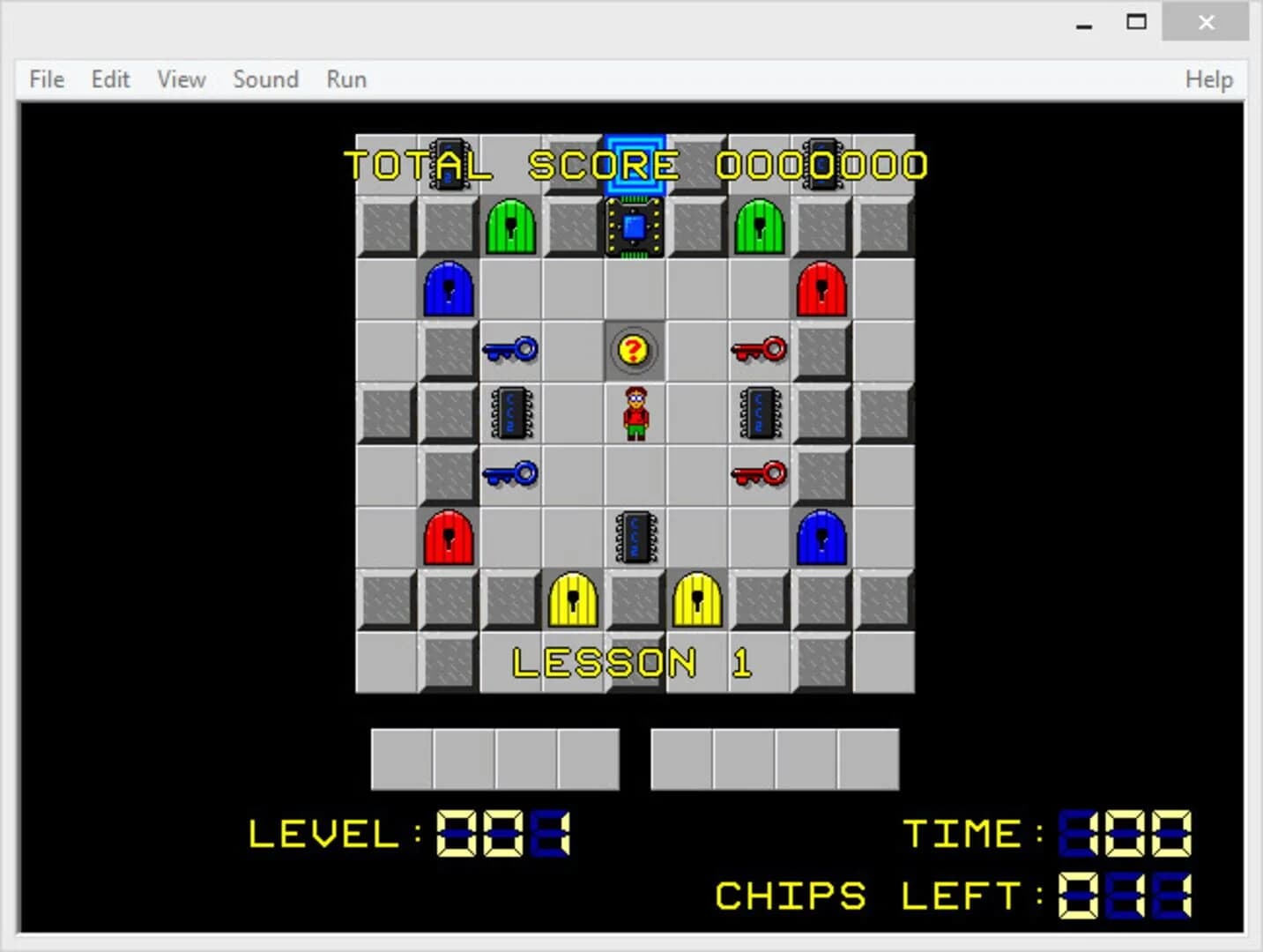Open the Edit menu
This screenshot has width=1263, height=952.
[110, 79]
